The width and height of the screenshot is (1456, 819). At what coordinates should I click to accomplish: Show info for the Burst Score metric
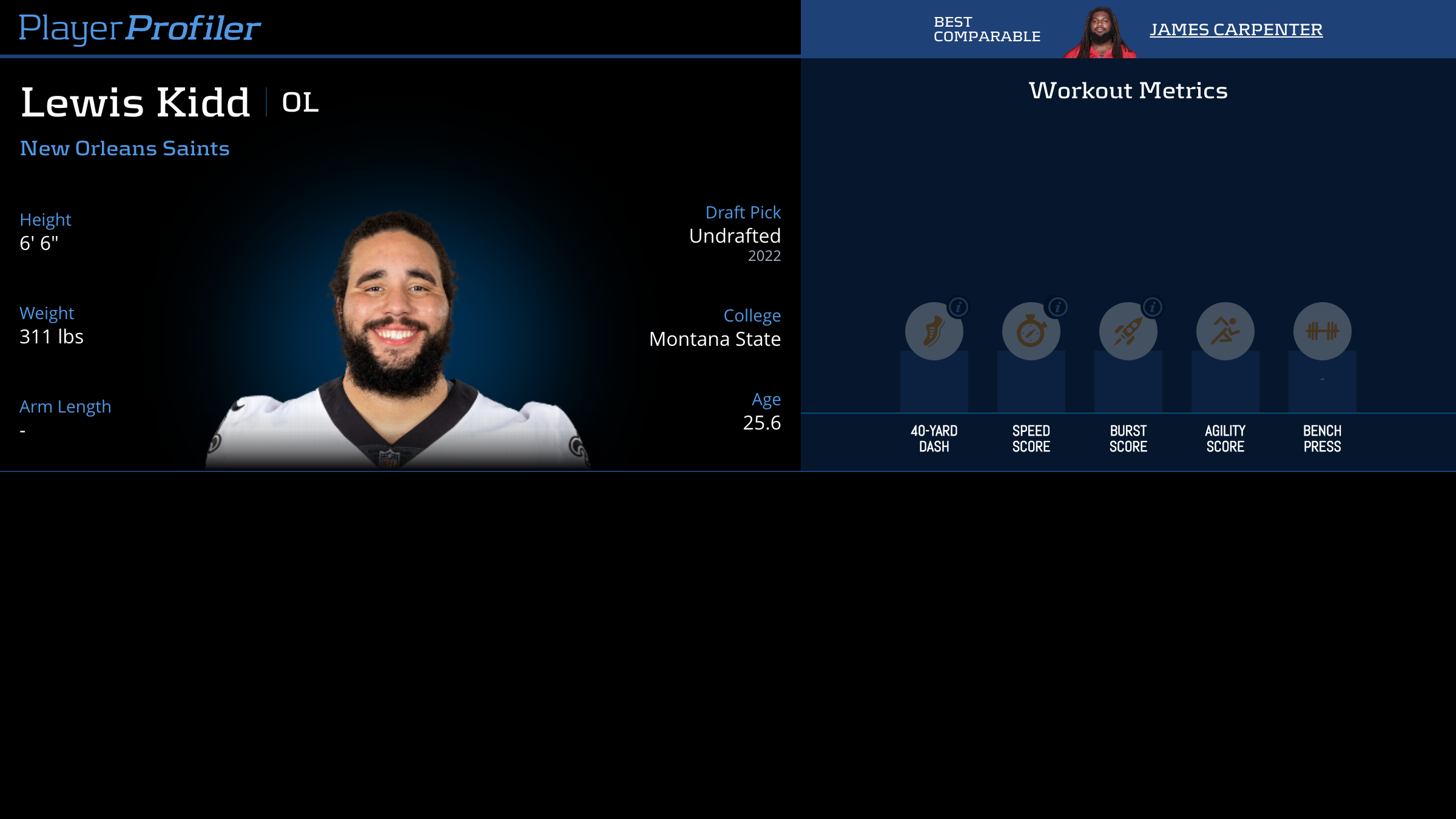pos(1153,308)
